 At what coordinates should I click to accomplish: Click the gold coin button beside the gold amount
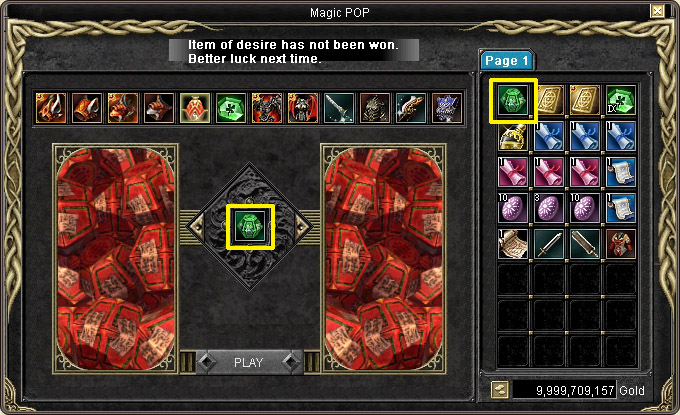click(x=497, y=390)
